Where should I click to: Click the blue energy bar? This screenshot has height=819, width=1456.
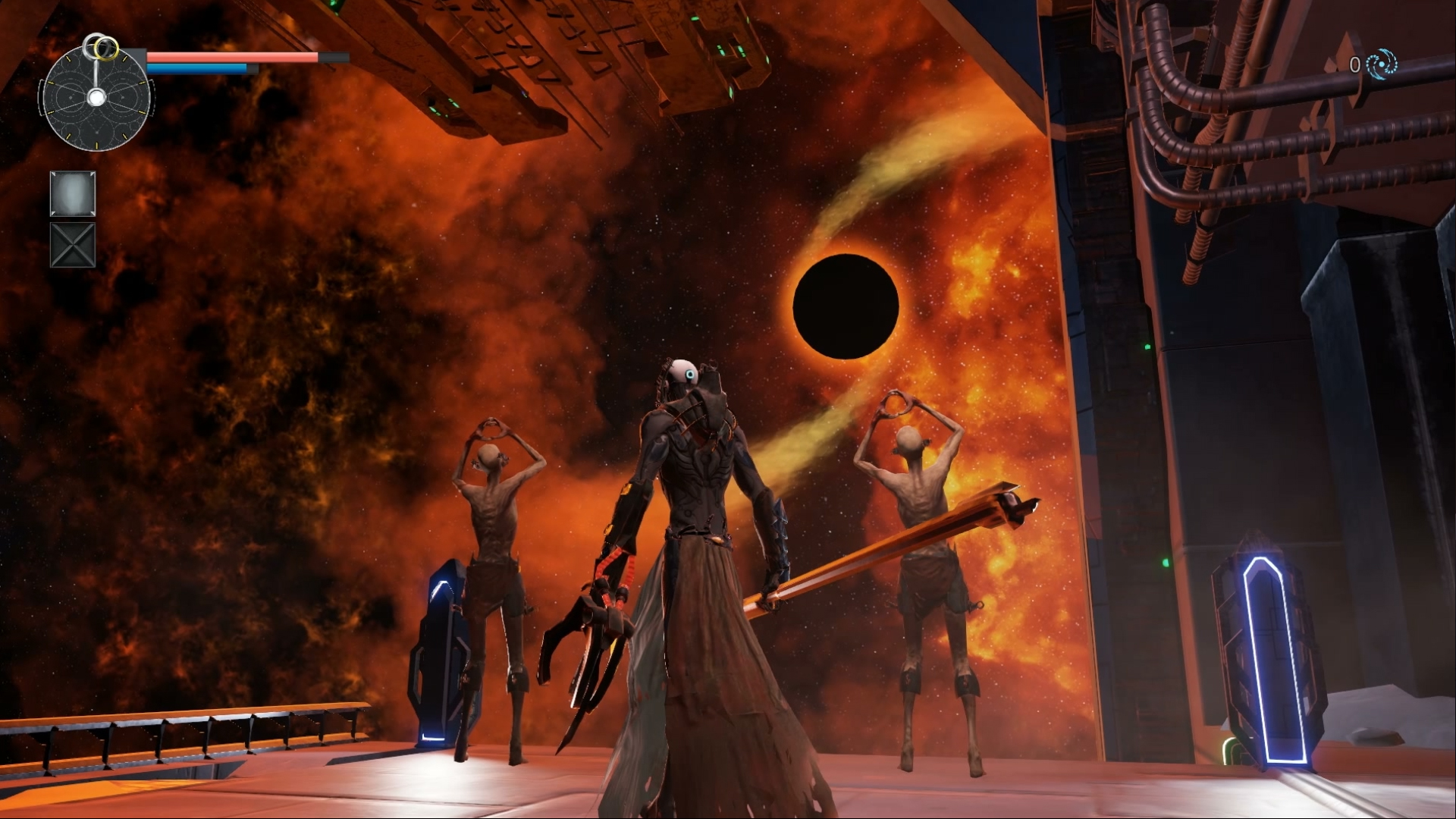(197, 67)
